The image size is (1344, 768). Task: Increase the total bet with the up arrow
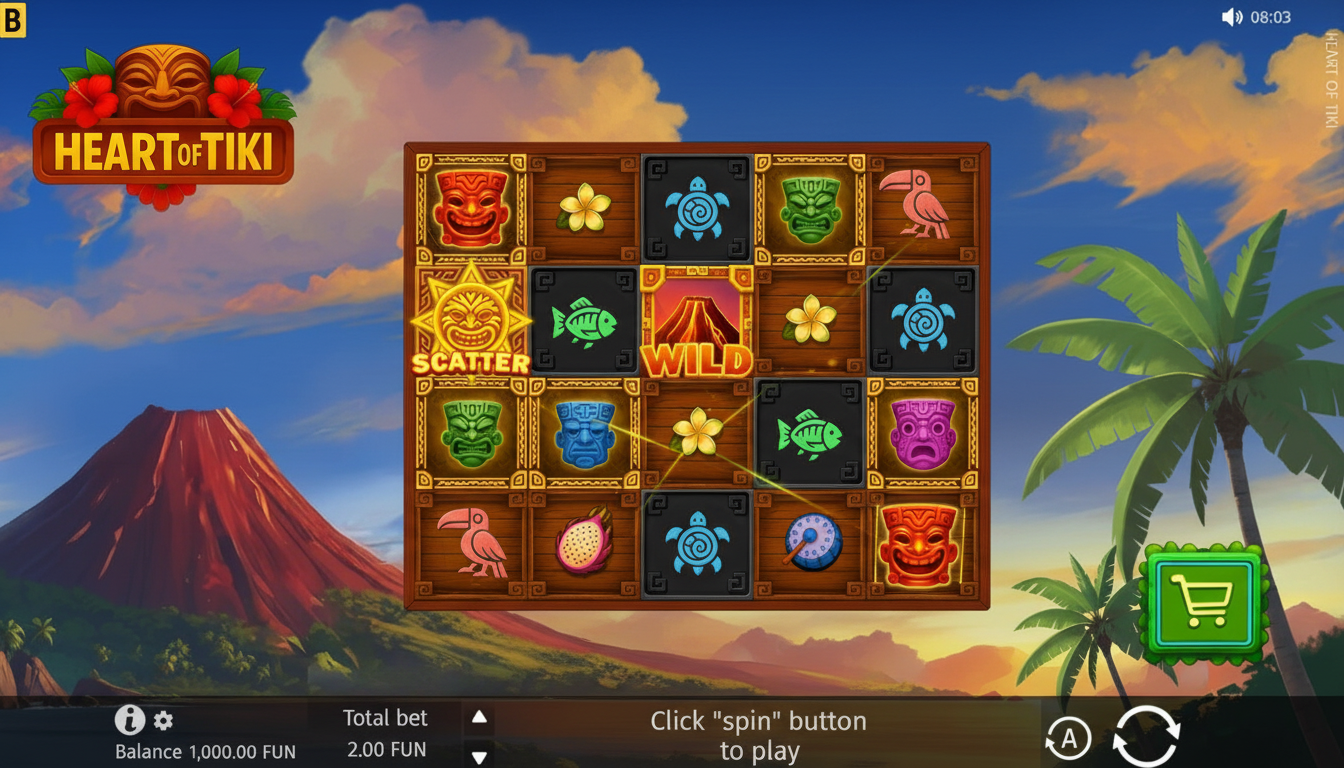tap(477, 715)
